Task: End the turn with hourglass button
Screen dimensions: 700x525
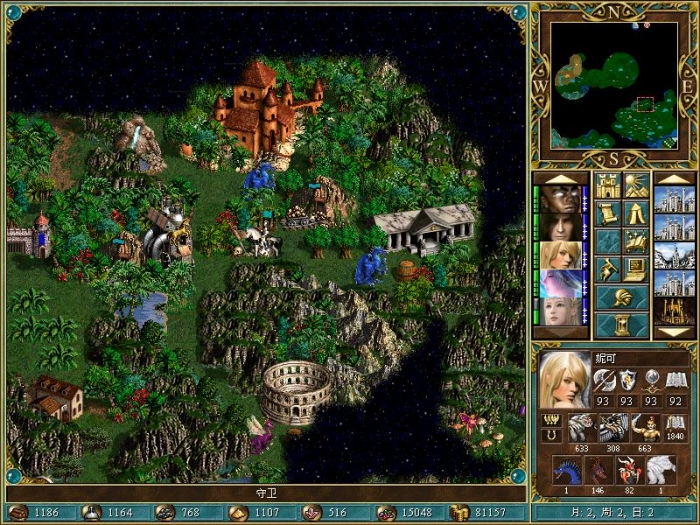Action: tap(621, 326)
